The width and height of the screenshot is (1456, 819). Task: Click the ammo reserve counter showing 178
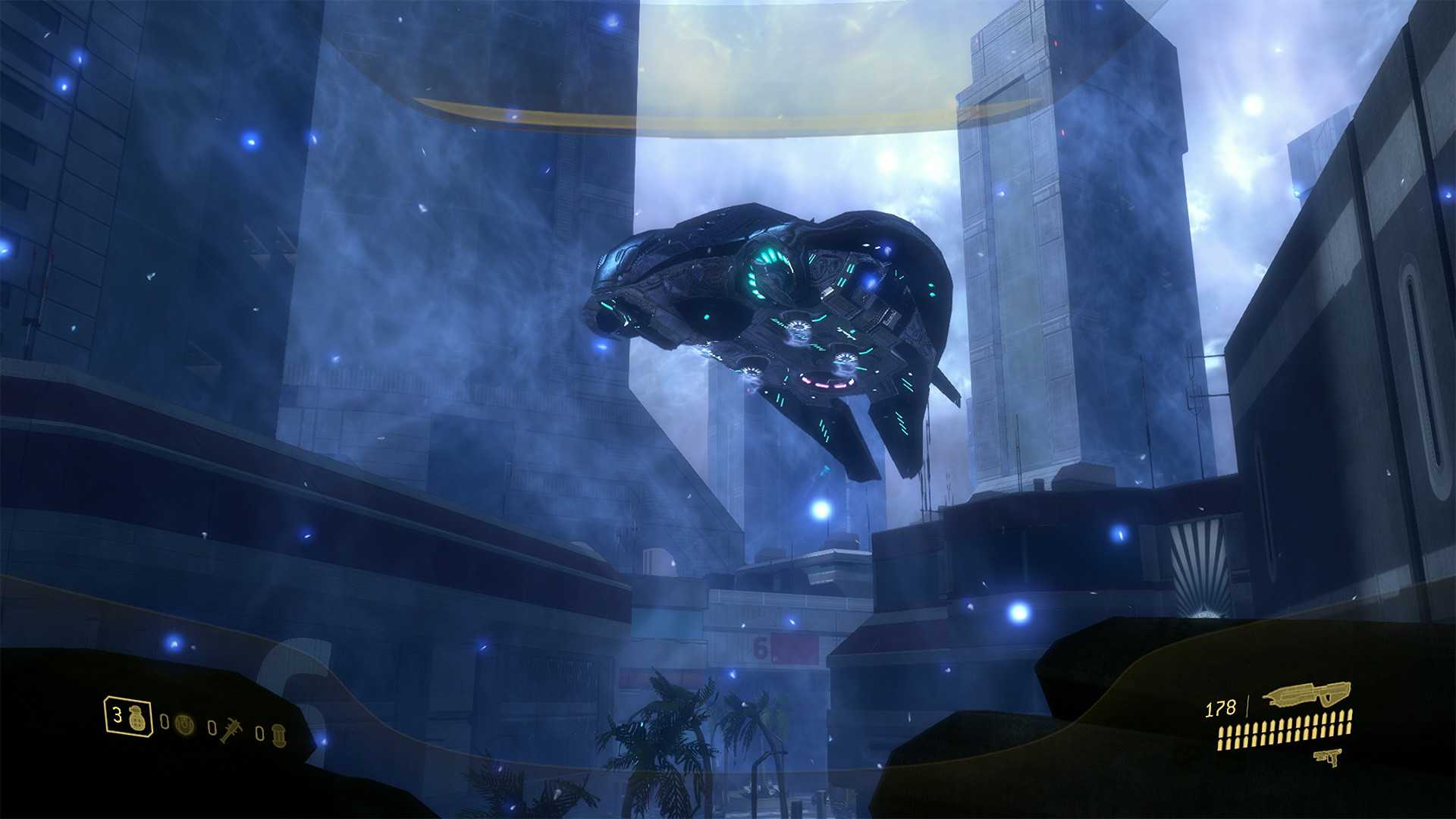pos(1221,708)
